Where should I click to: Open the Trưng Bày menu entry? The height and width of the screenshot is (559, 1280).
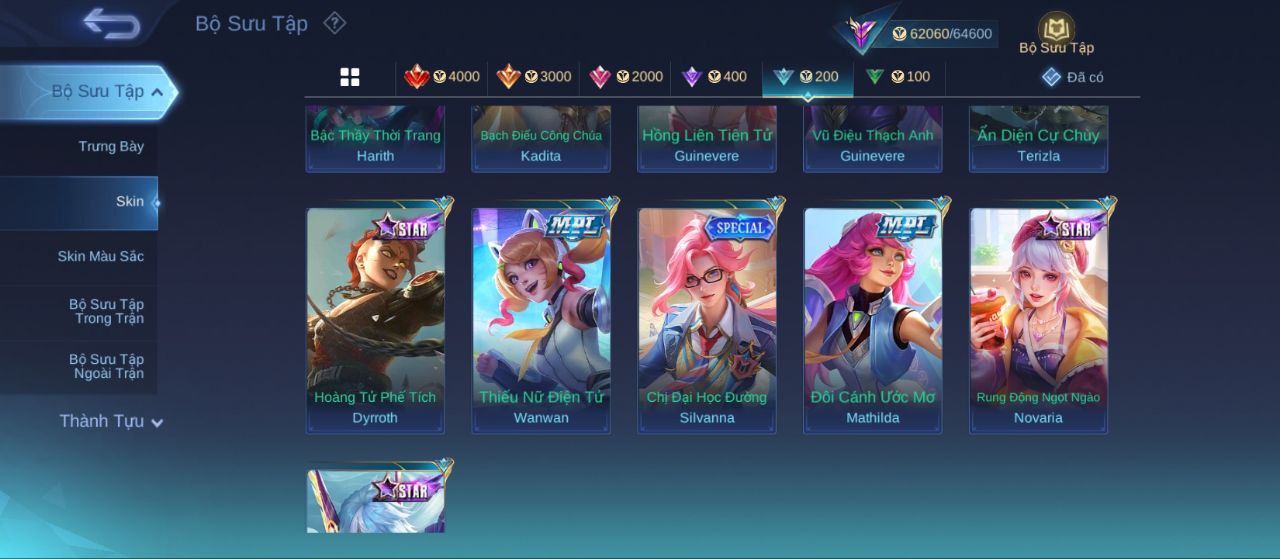click(111, 147)
